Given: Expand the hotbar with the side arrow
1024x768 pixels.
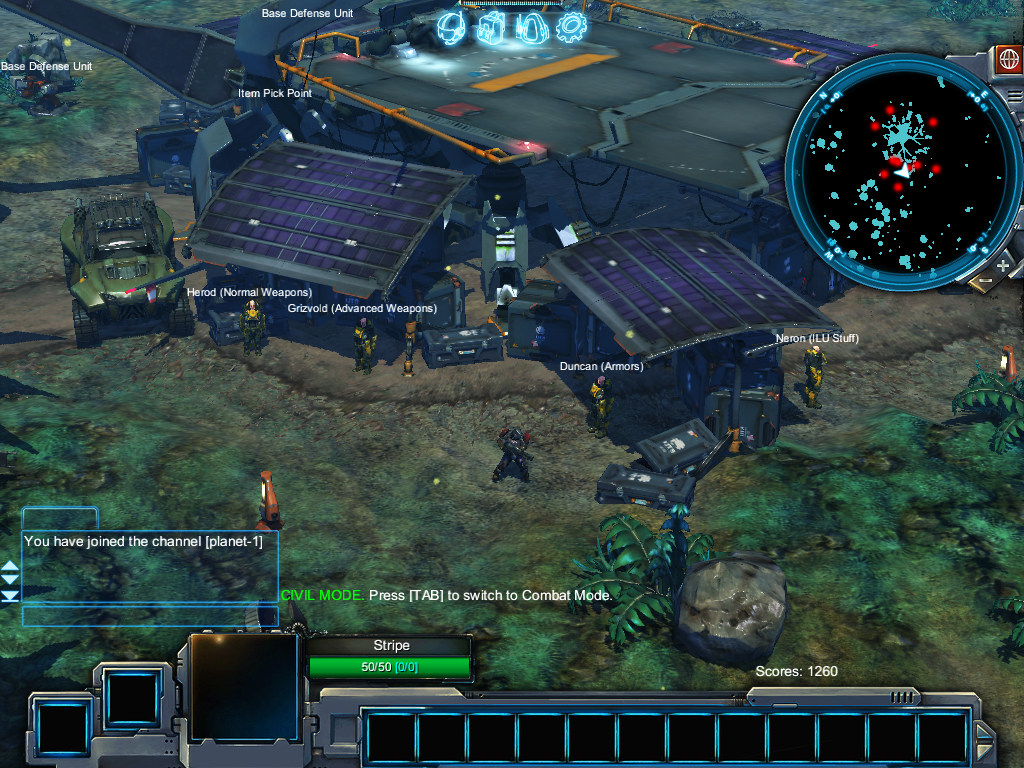Looking at the screenshot, I should pos(984,741).
